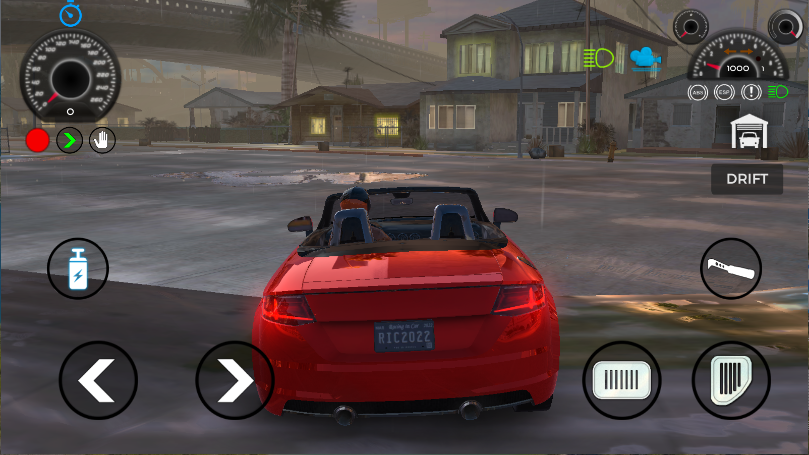Click the blue stopwatch icon
Image resolution: width=809 pixels, height=455 pixels.
click(x=70, y=14)
